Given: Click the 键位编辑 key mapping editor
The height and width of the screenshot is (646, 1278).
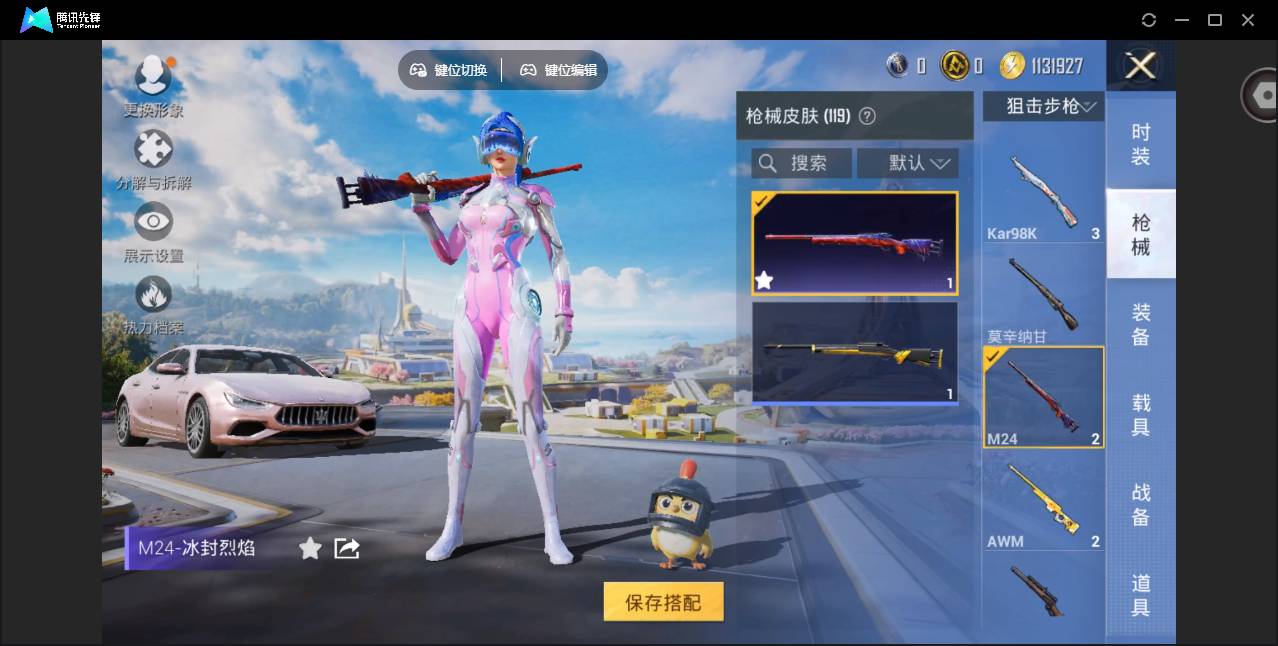Looking at the screenshot, I should pyautogui.click(x=558, y=70).
